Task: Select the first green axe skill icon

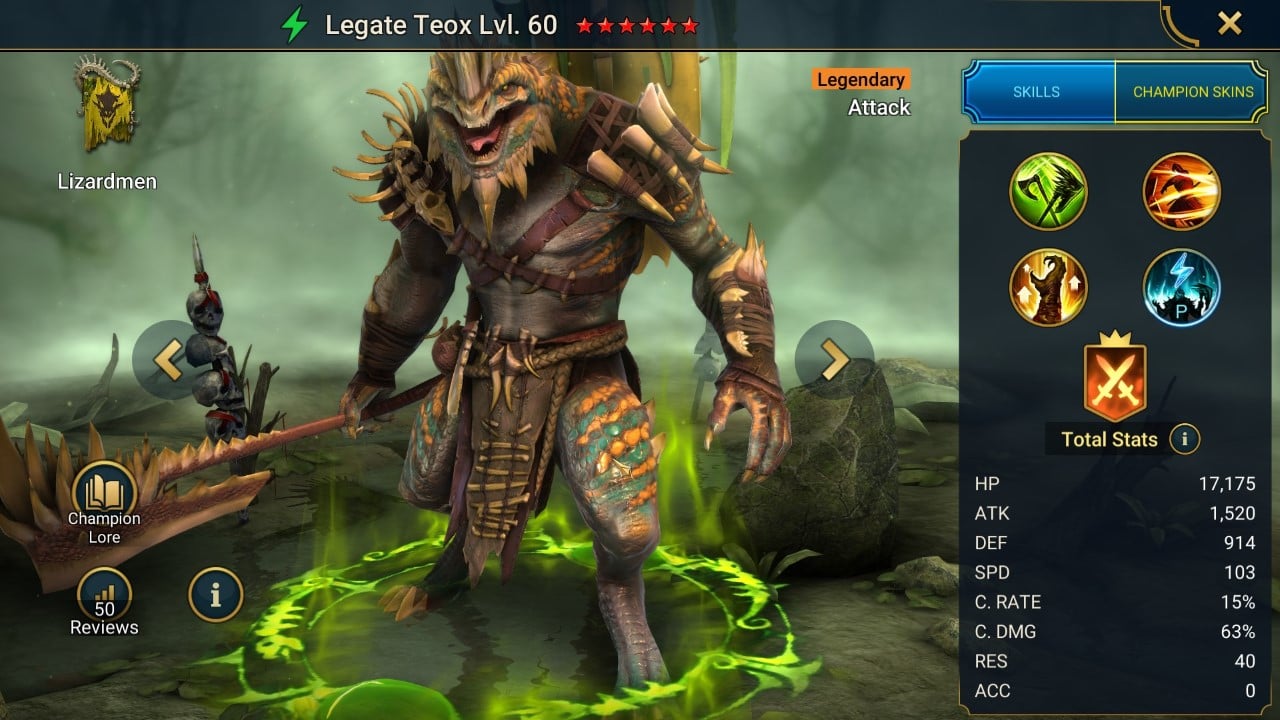Action: pos(1048,193)
